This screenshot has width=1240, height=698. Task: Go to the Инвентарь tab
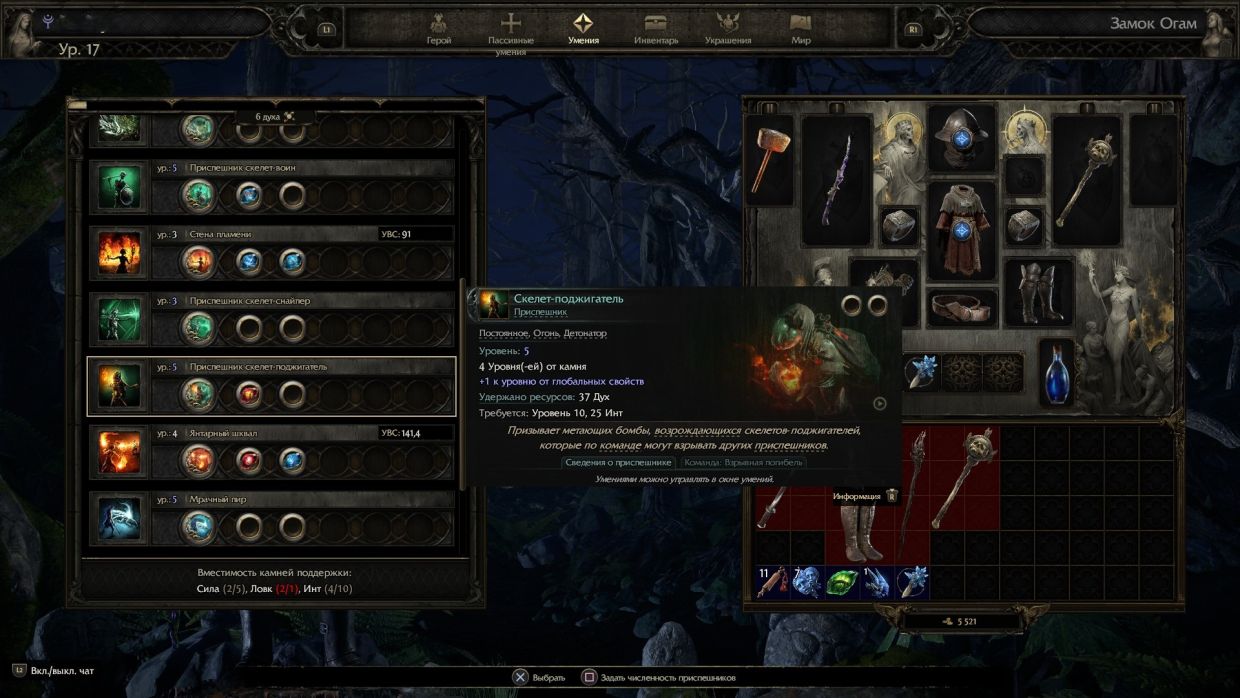pyautogui.click(x=656, y=28)
